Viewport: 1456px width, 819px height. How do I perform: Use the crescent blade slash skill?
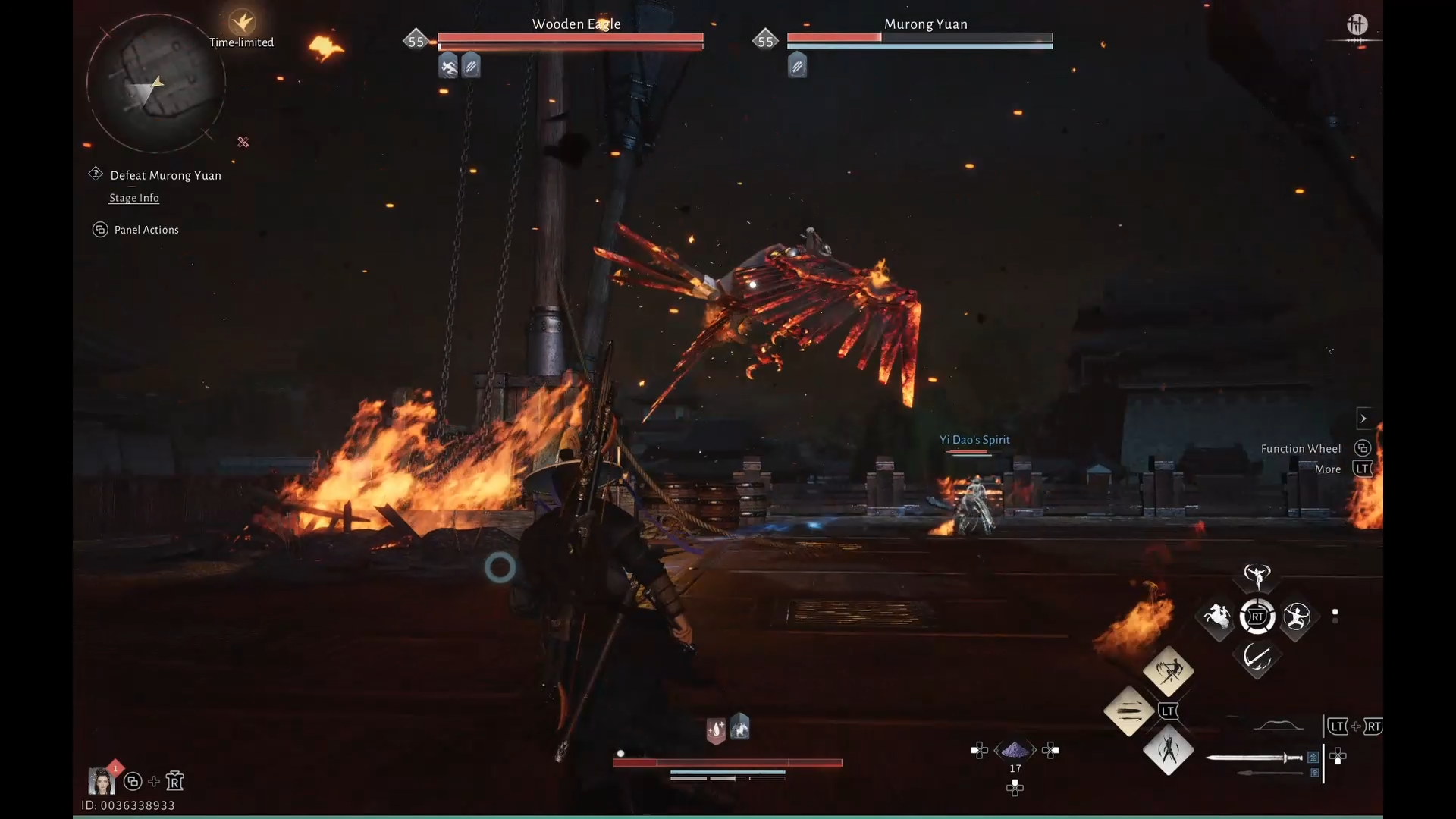click(1257, 657)
